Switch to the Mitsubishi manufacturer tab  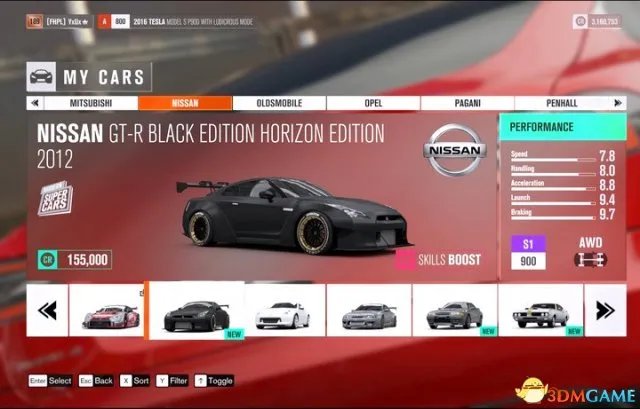[x=92, y=102]
